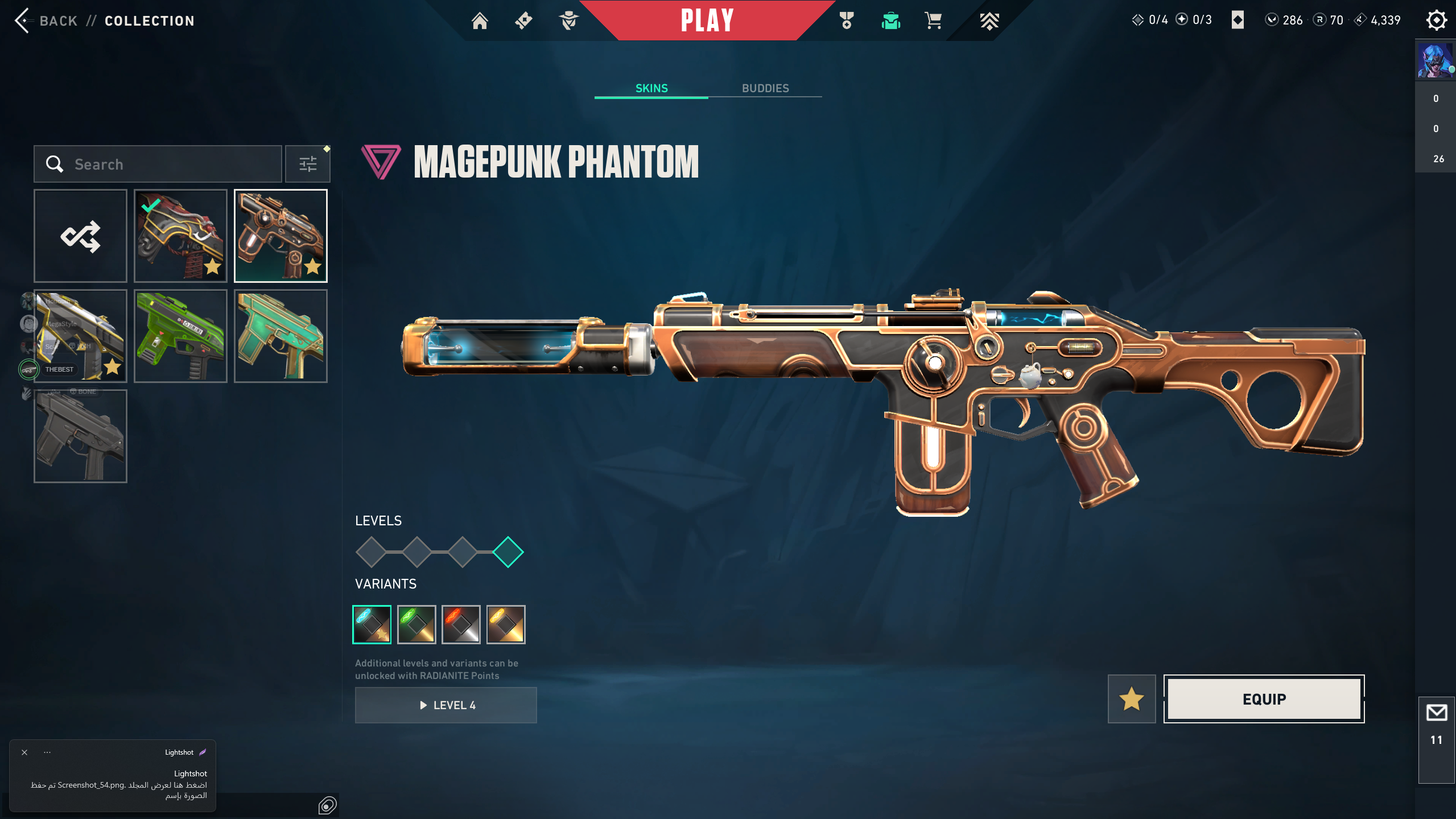
Task: Open the home screen icon
Action: point(480,21)
